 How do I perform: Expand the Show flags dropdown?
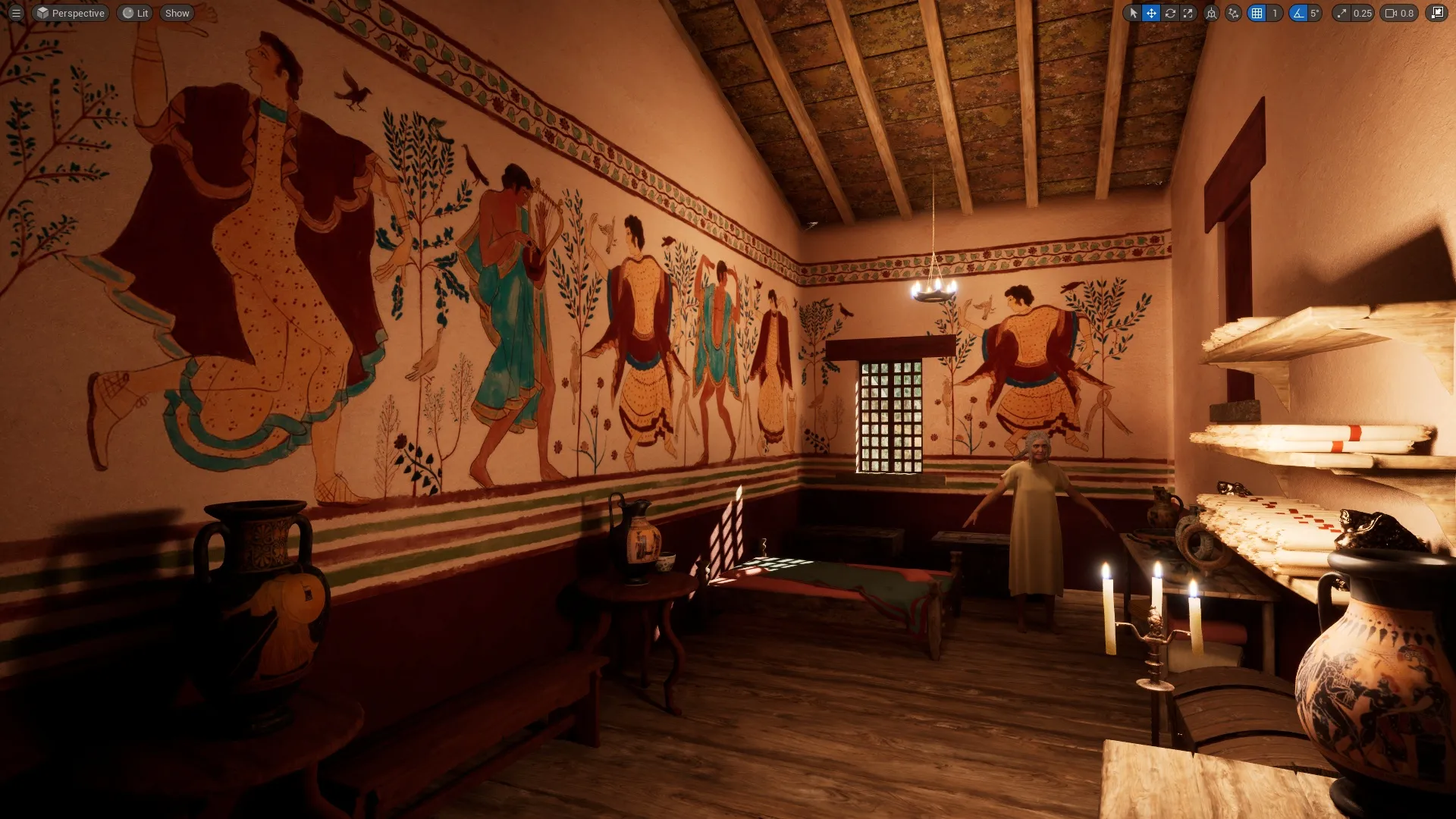[x=177, y=13]
